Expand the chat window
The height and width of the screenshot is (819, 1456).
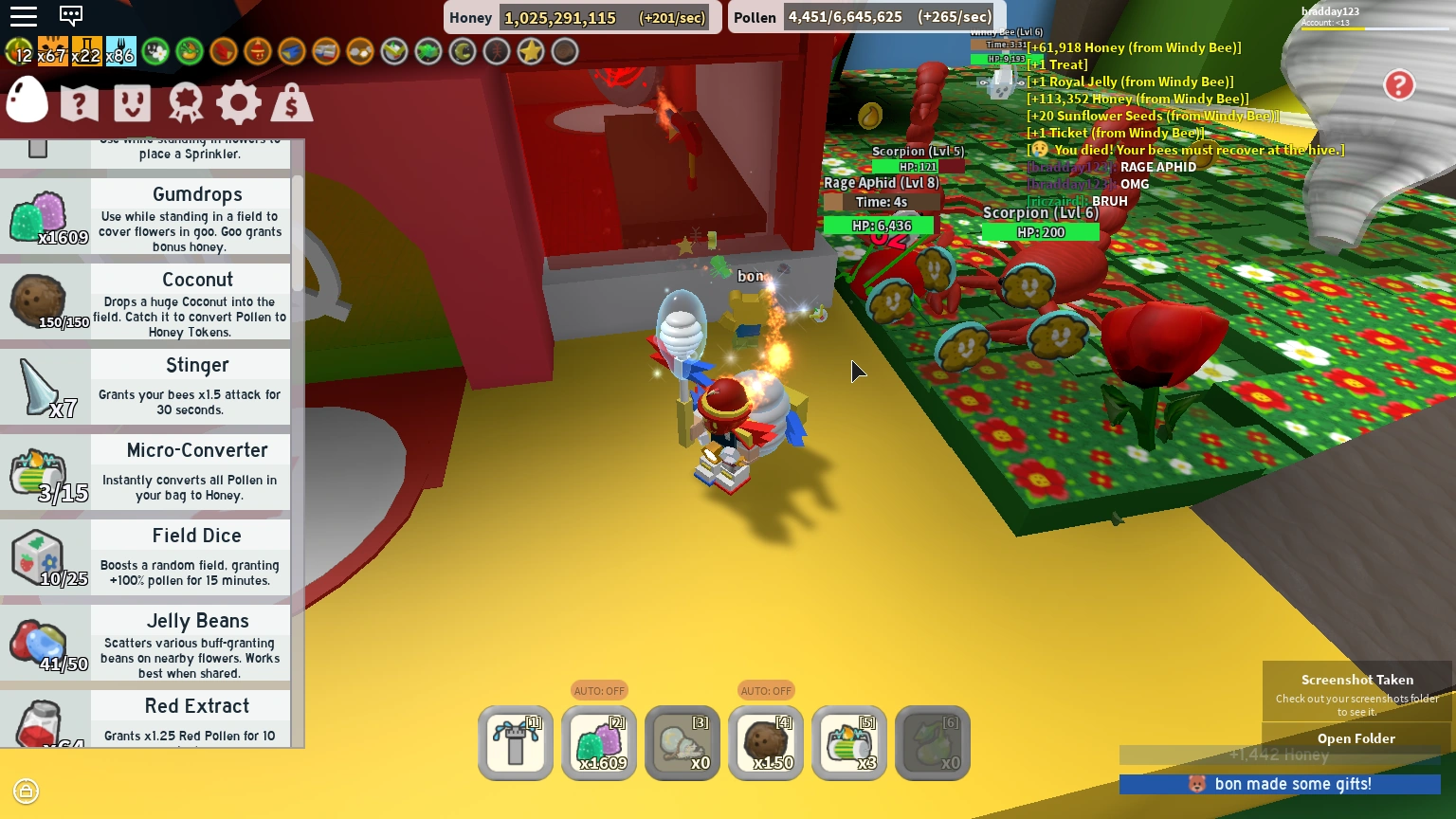tap(70, 15)
